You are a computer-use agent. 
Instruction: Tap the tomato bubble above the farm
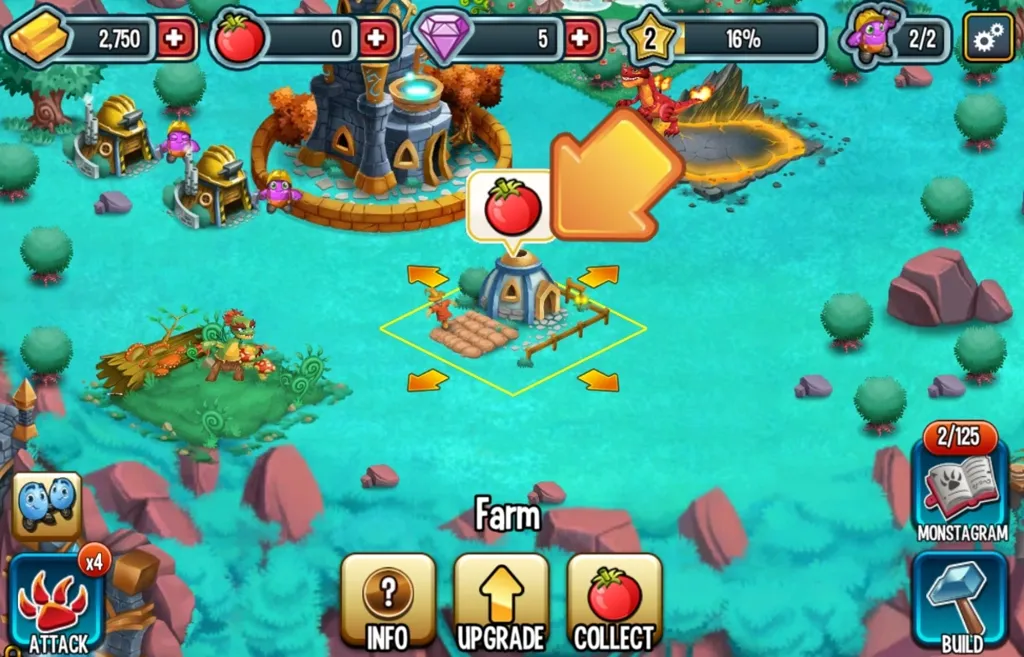[512, 207]
